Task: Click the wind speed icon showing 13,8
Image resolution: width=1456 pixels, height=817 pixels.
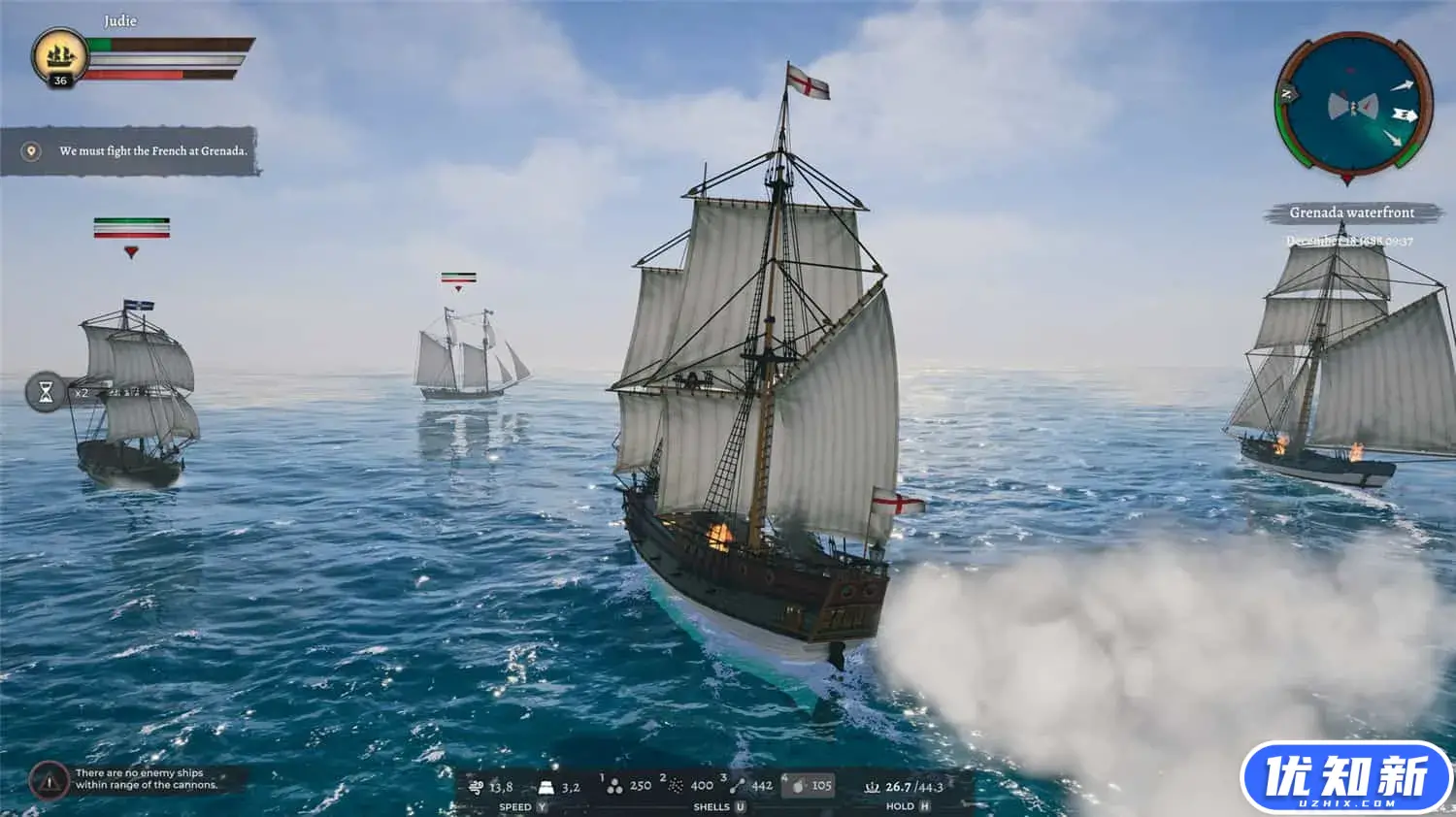Action: [477, 786]
